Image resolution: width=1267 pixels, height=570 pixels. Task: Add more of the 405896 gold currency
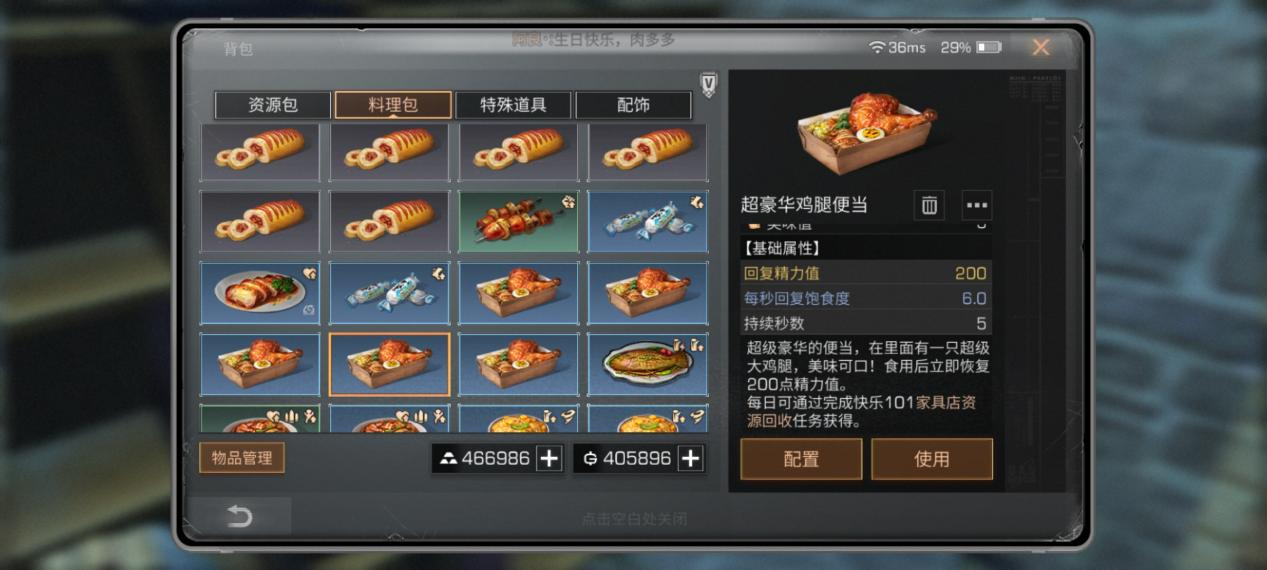[690, 458]
